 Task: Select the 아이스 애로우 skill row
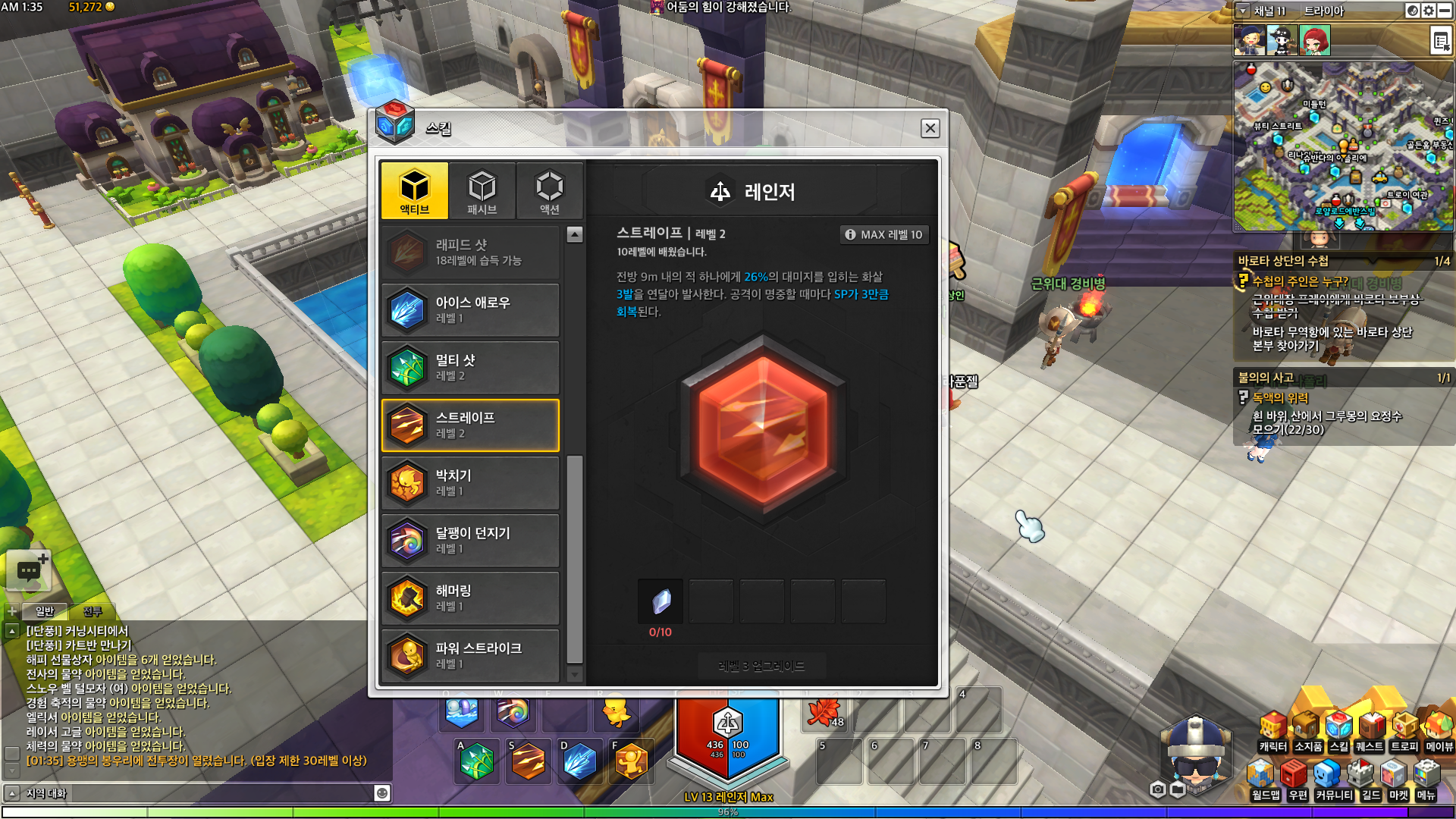(470, 310)
